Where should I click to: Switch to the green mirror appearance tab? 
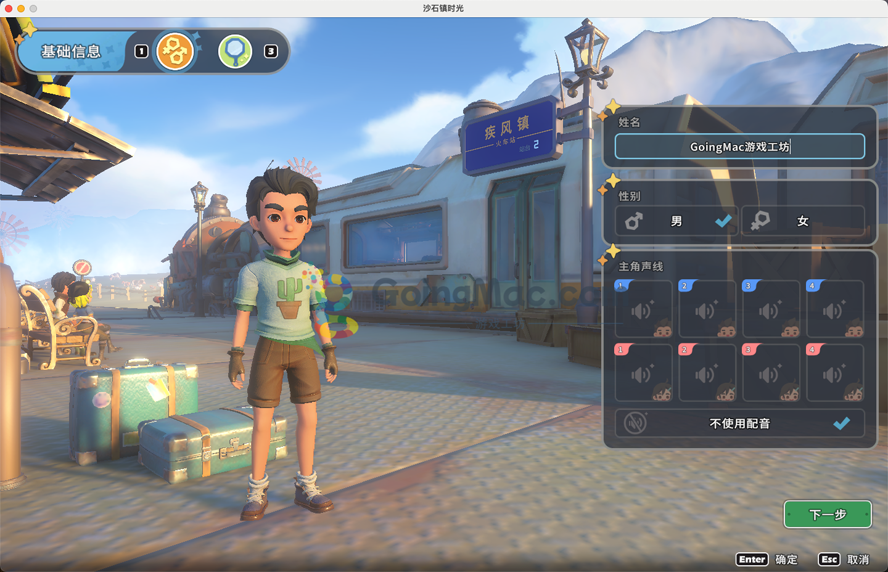(x=235, y=51)
